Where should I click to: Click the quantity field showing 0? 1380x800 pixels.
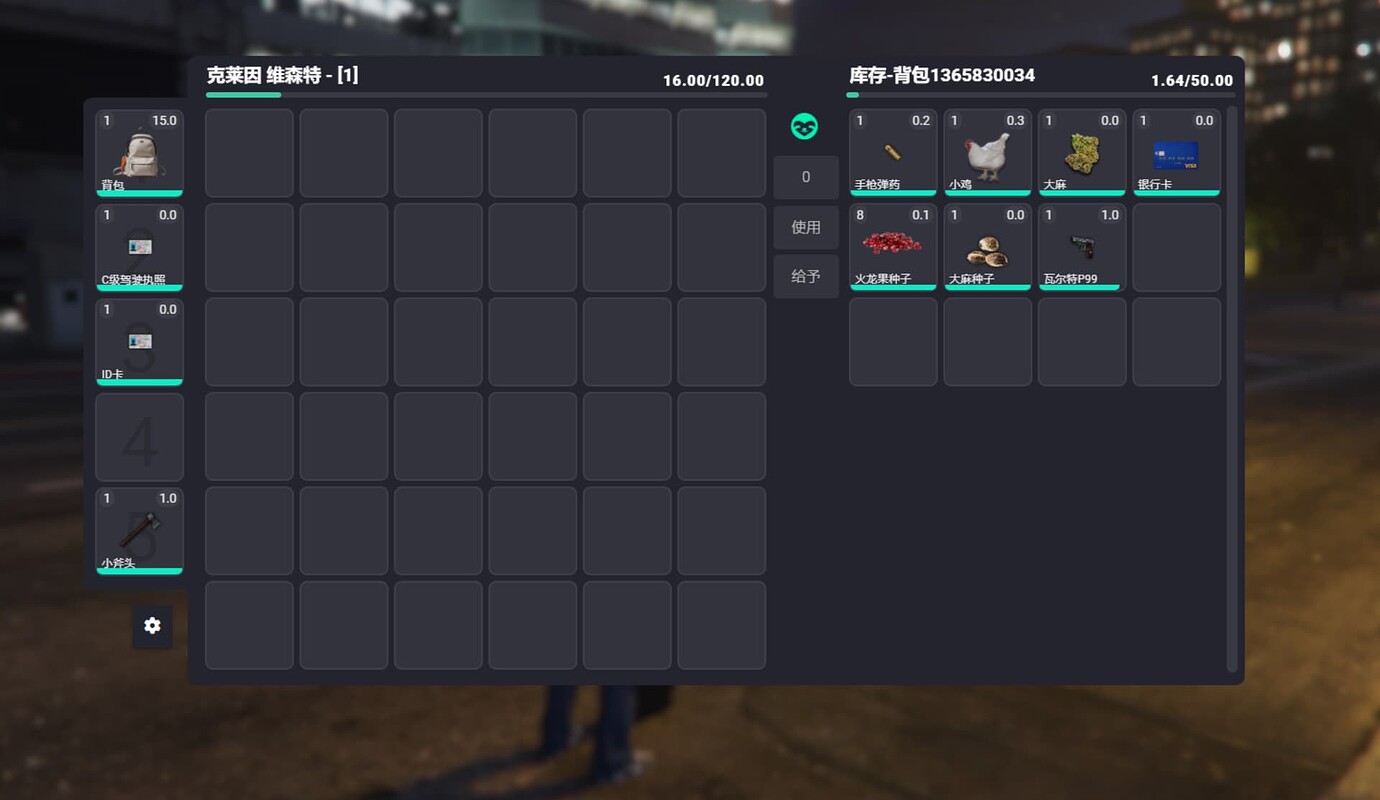[x=806, y=176]
